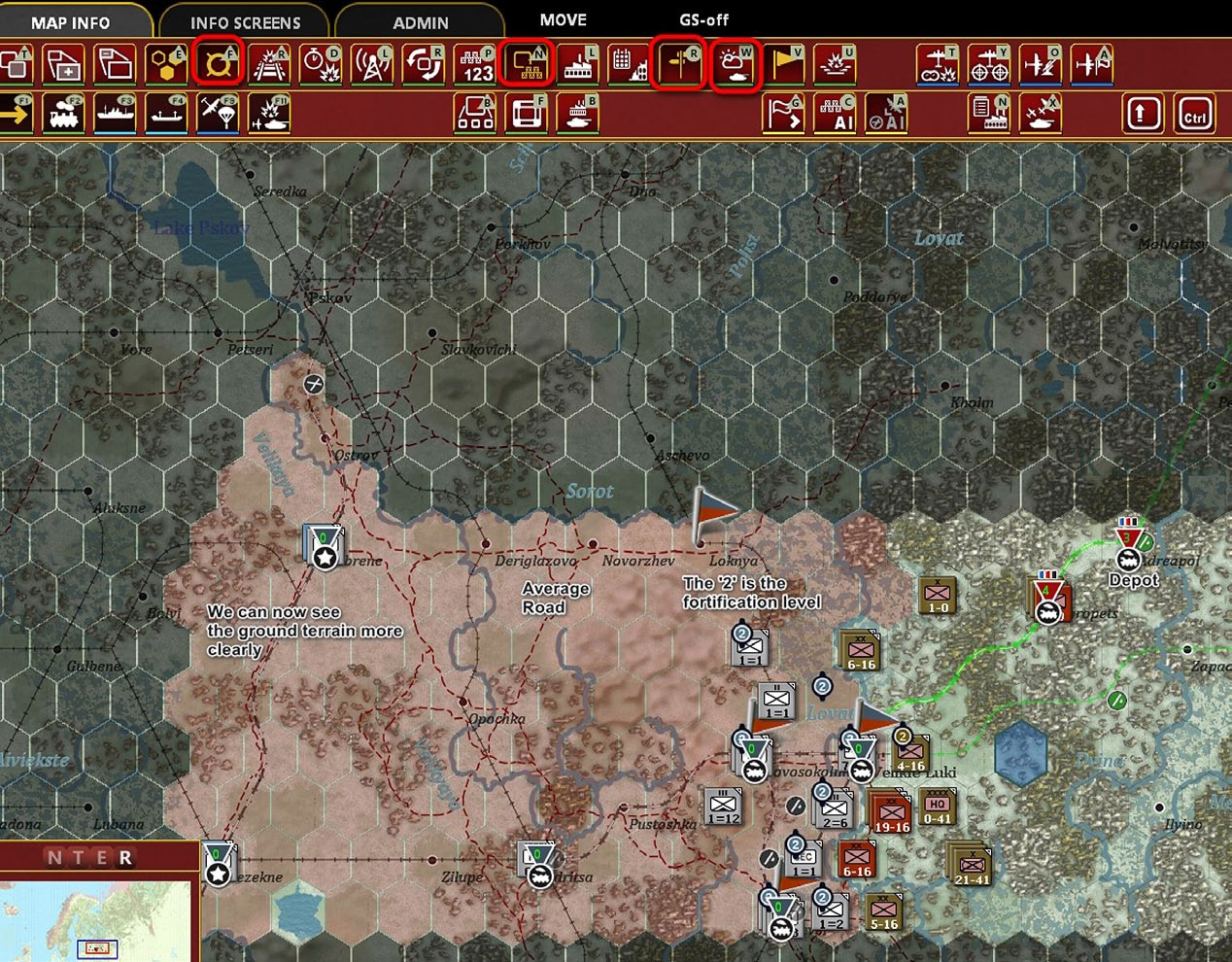
Task: Toggle the weather overlay with cloud and tank
Action: [x=734, y=65]
